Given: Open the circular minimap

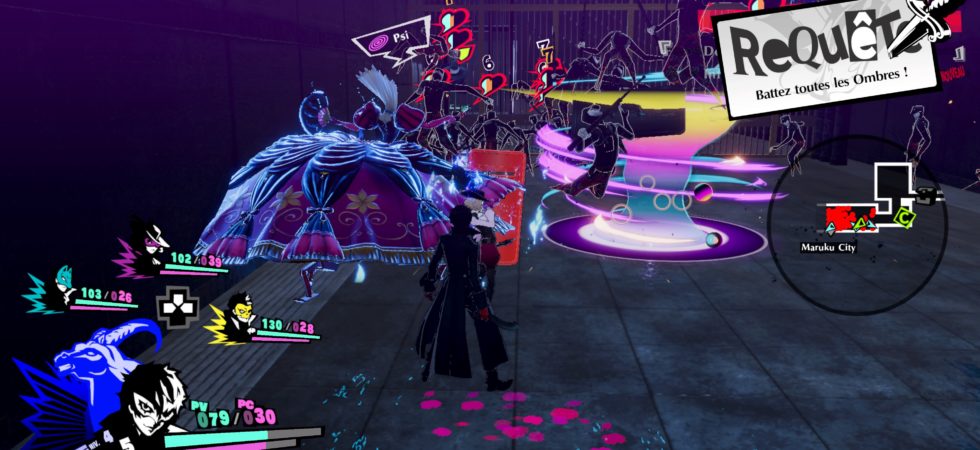Looking at the screenshot, I should pyautogui.click(x=870, y=225).
